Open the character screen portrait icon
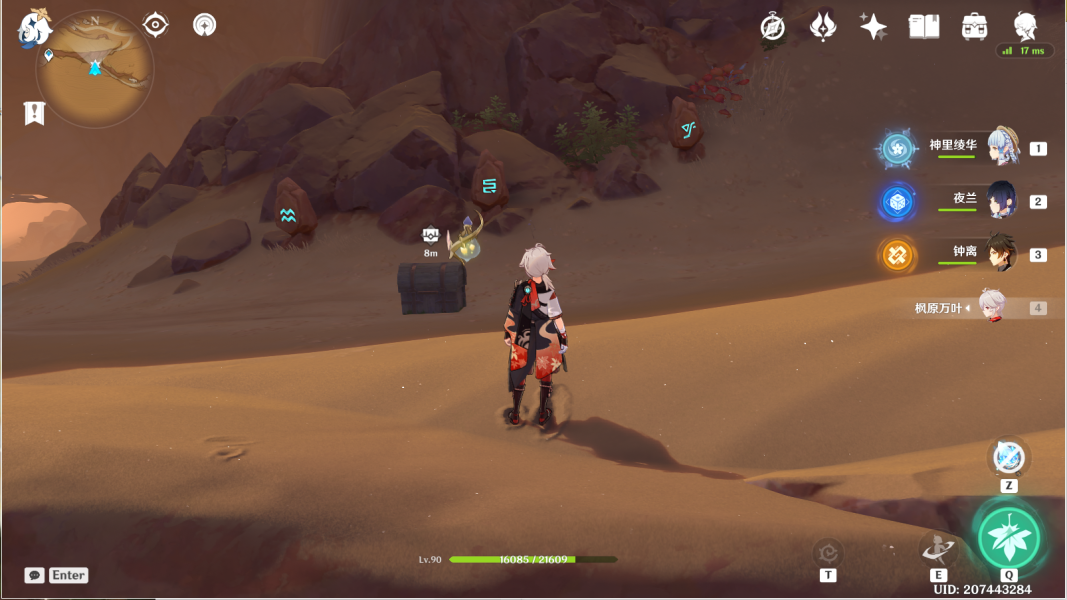Image resolution: width=1067 pixels, height=600 pixels. point(1025,26)
